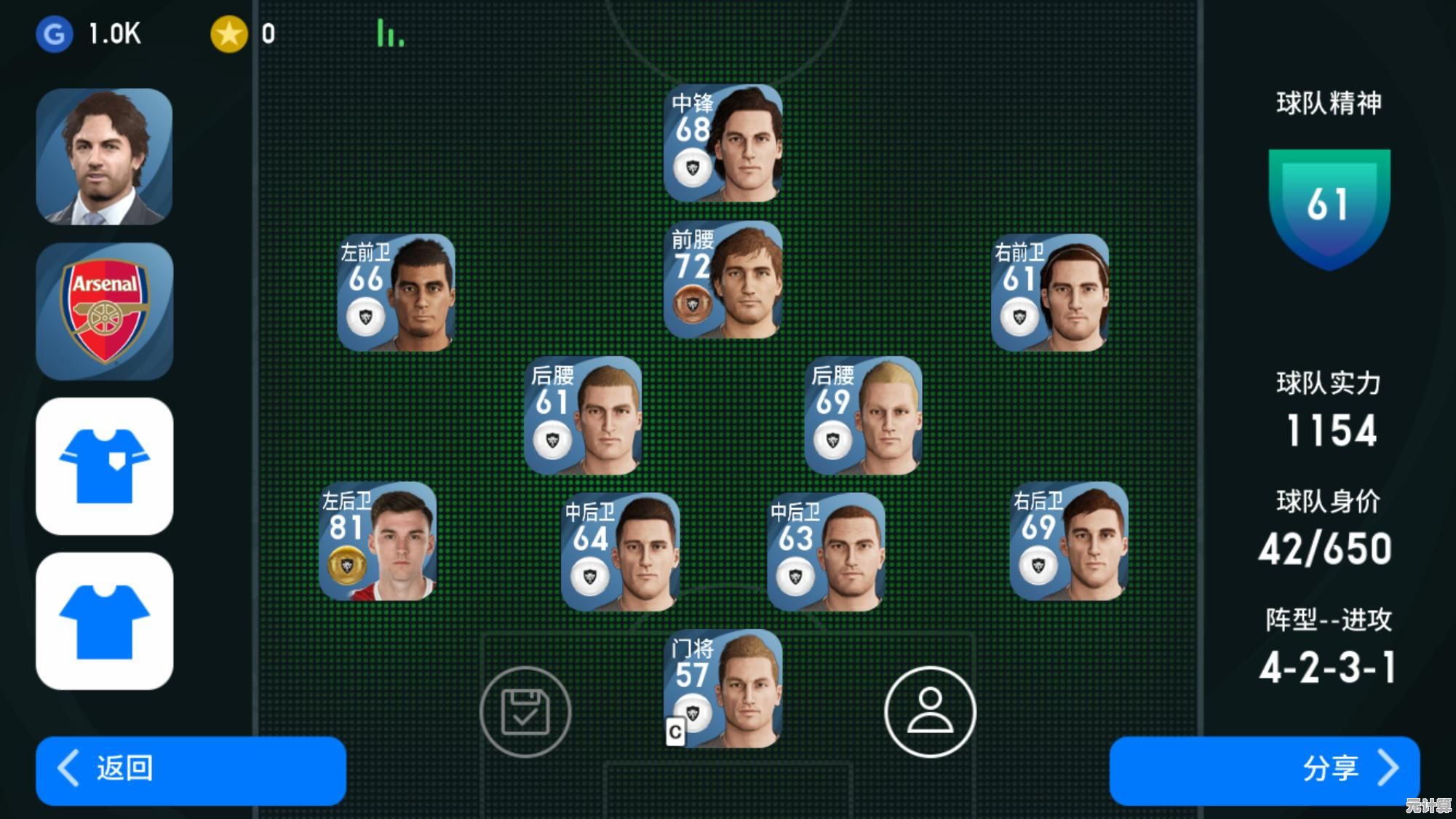Viewport: 1456px width, 819px height.
Task: Tap the 分享 share button
Action: (x=1264, y=770)
